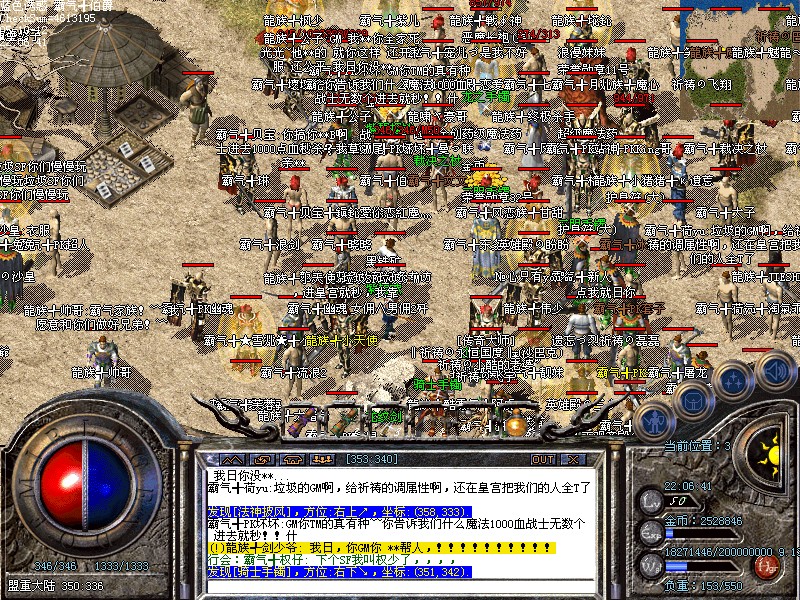Open the skills button with sparkles icon
Viewport: 800px width, 600px height.
734,380
